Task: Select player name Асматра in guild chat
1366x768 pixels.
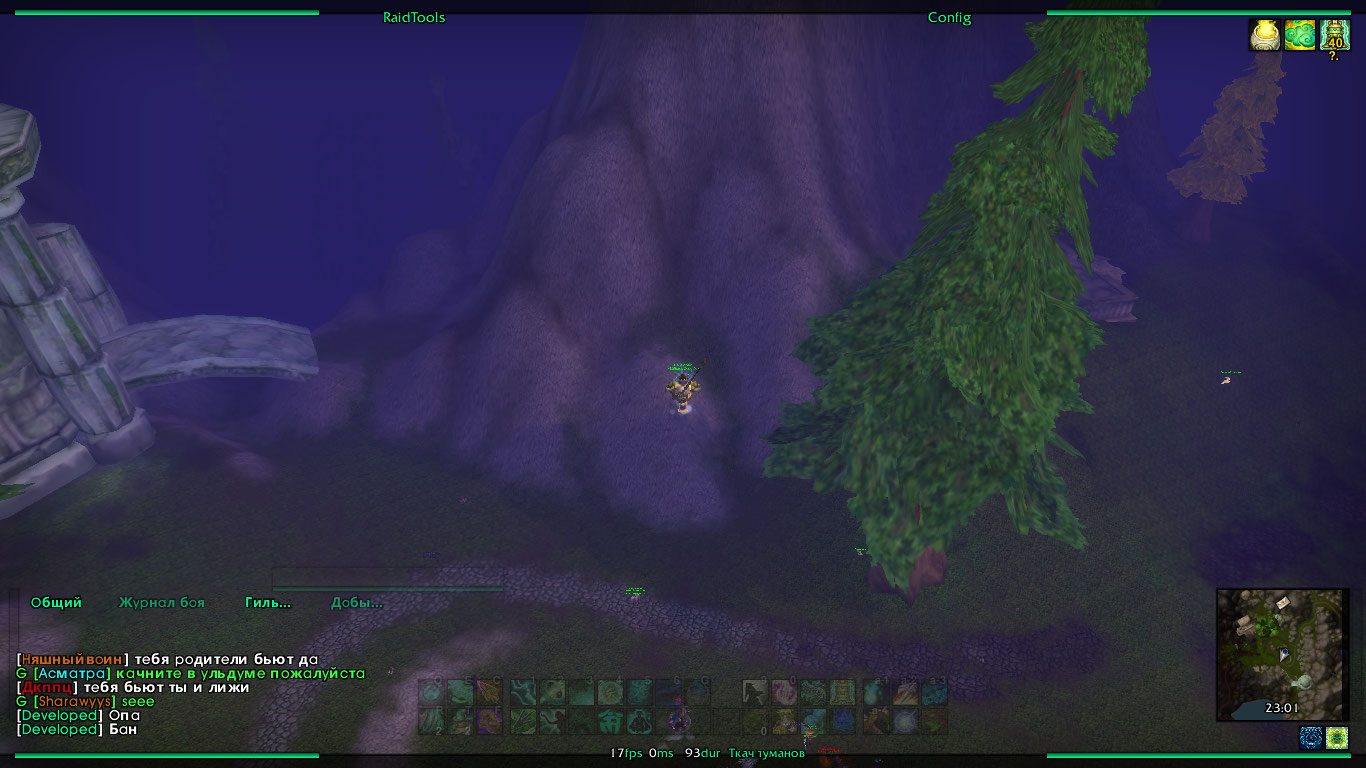Action: [x=72, y=674]
